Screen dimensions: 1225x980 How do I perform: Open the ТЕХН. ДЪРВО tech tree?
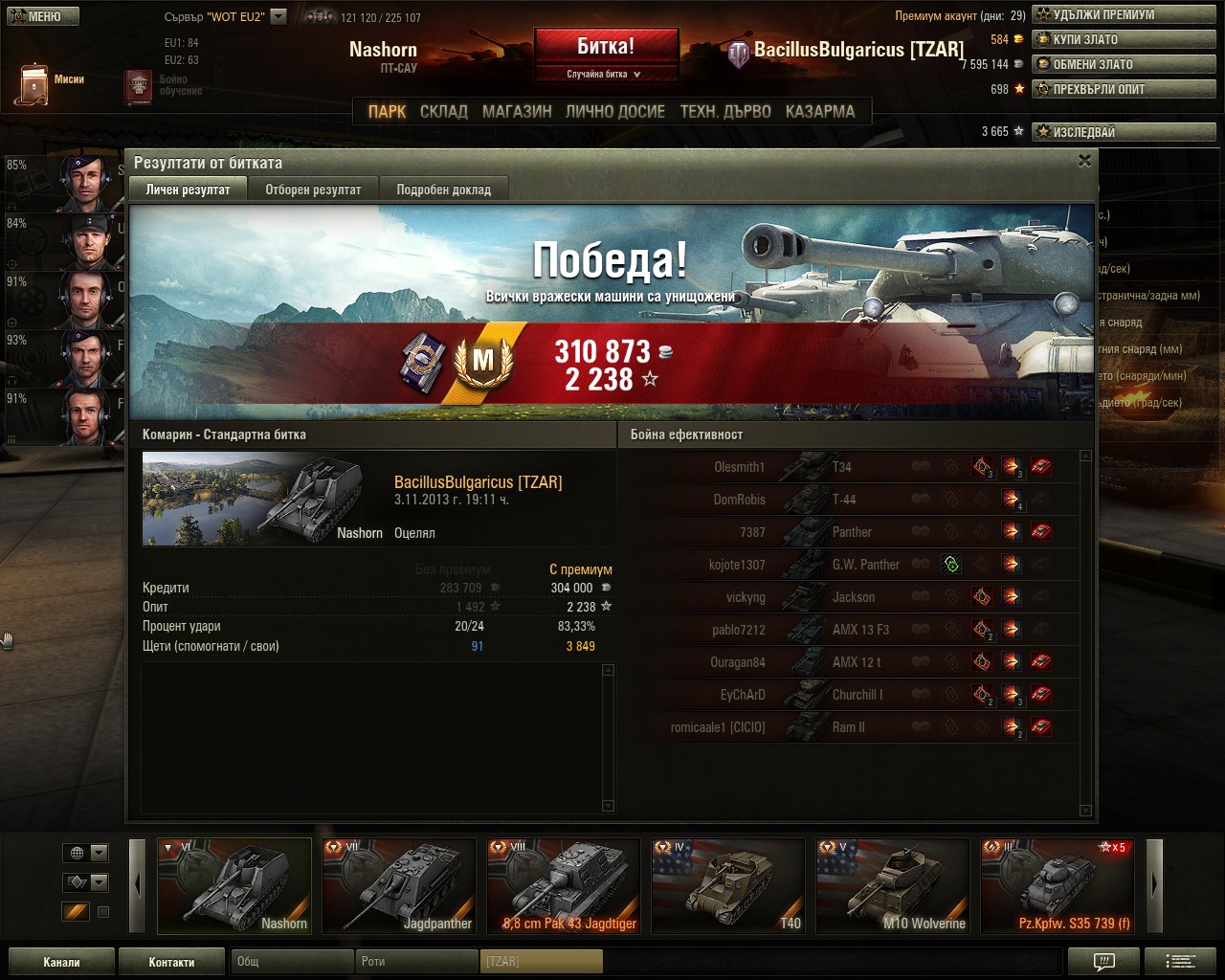[725, 111]
